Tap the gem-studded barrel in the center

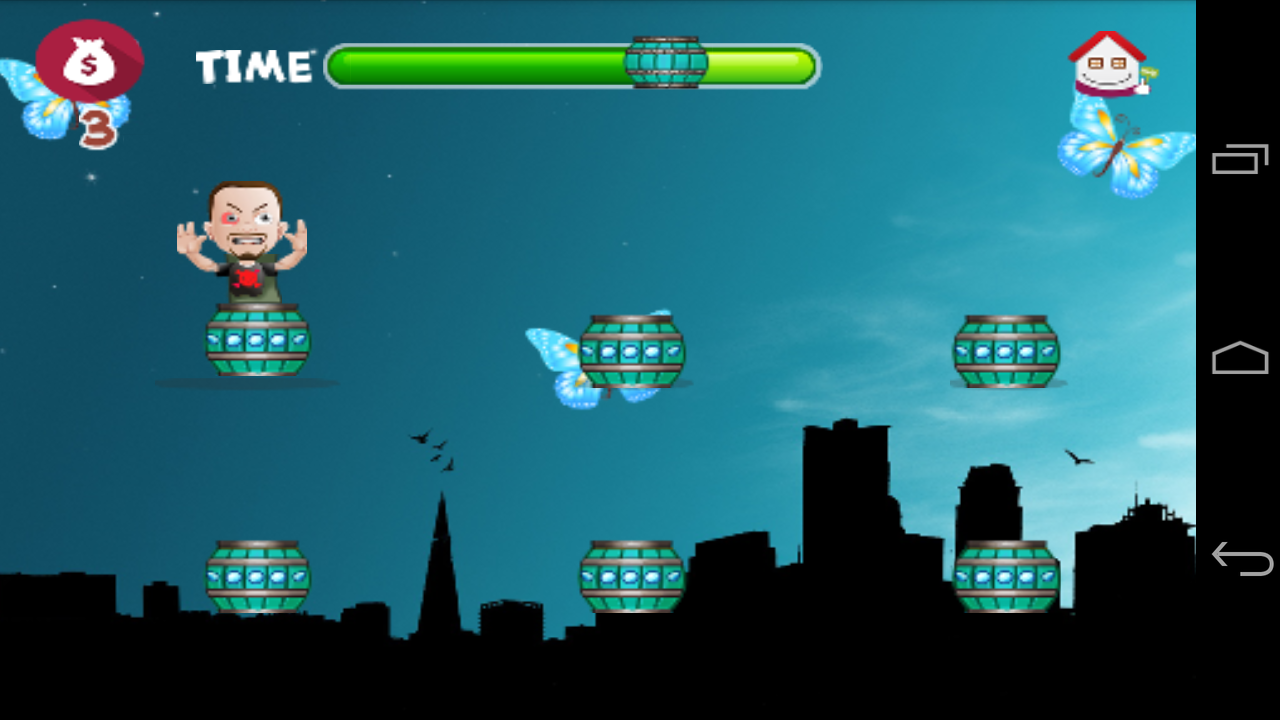pos(633,350)
